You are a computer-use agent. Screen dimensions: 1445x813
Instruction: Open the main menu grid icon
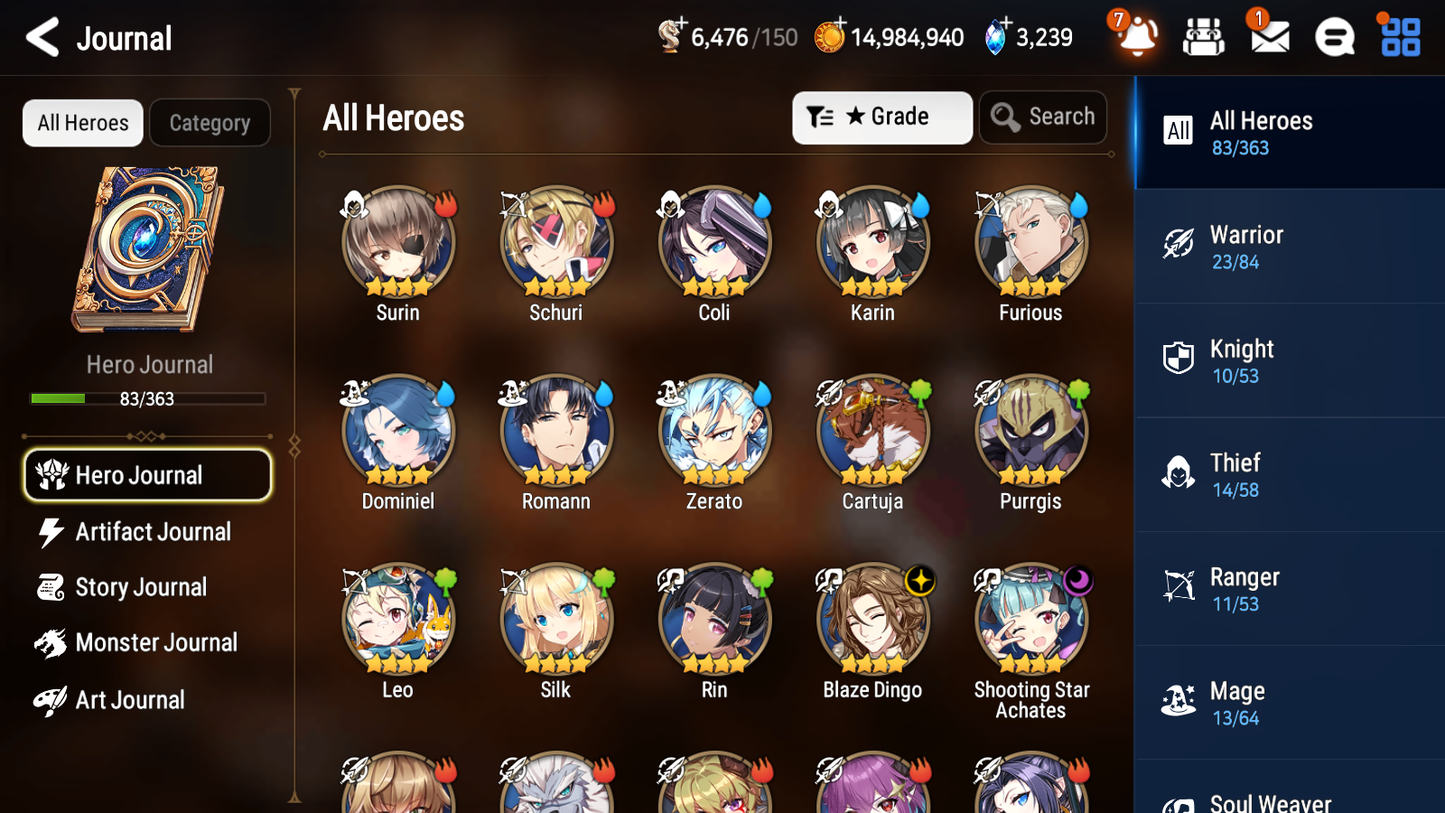pos(1398,36)
